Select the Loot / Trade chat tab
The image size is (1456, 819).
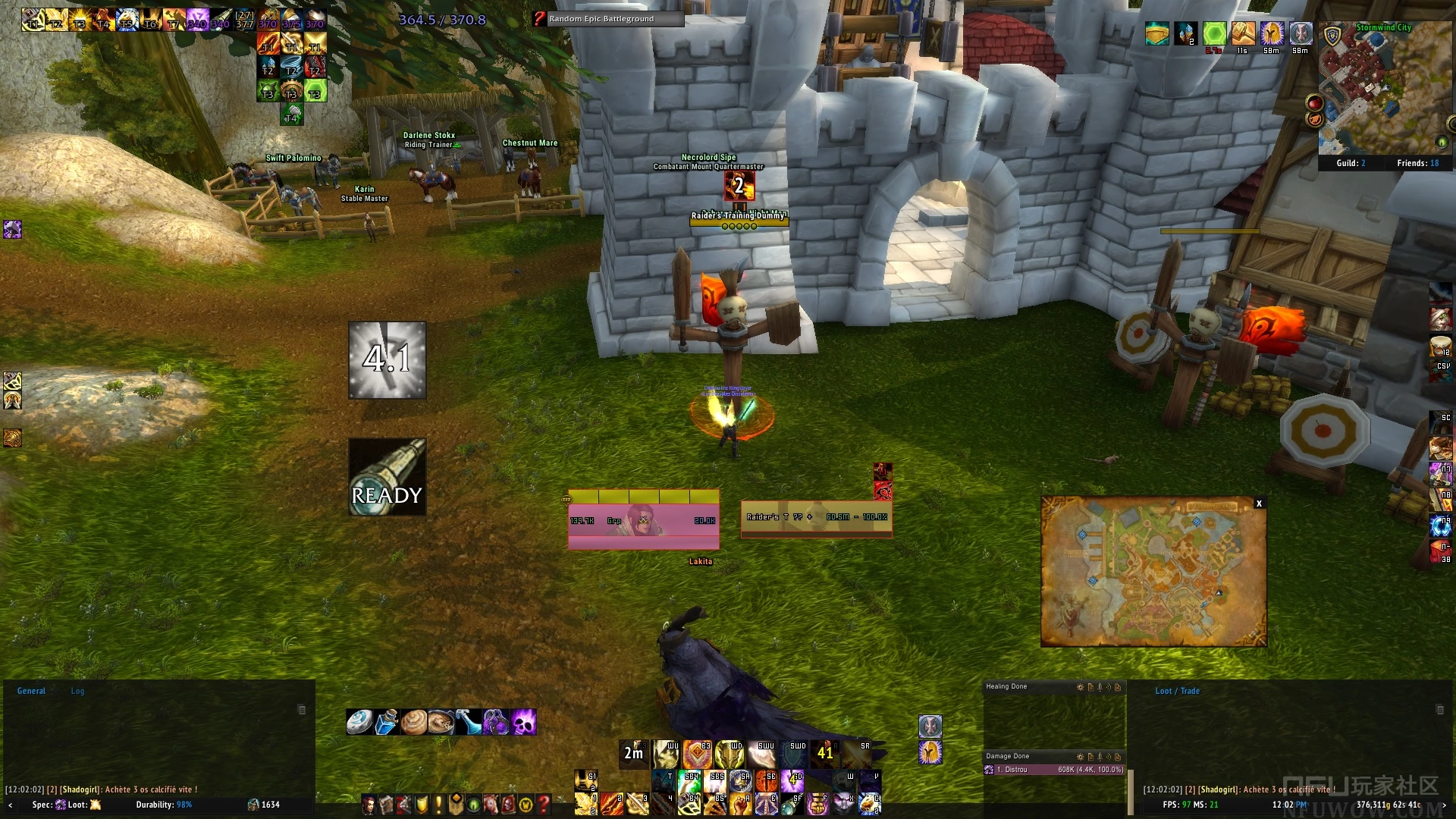click(x=1177, y=691)
